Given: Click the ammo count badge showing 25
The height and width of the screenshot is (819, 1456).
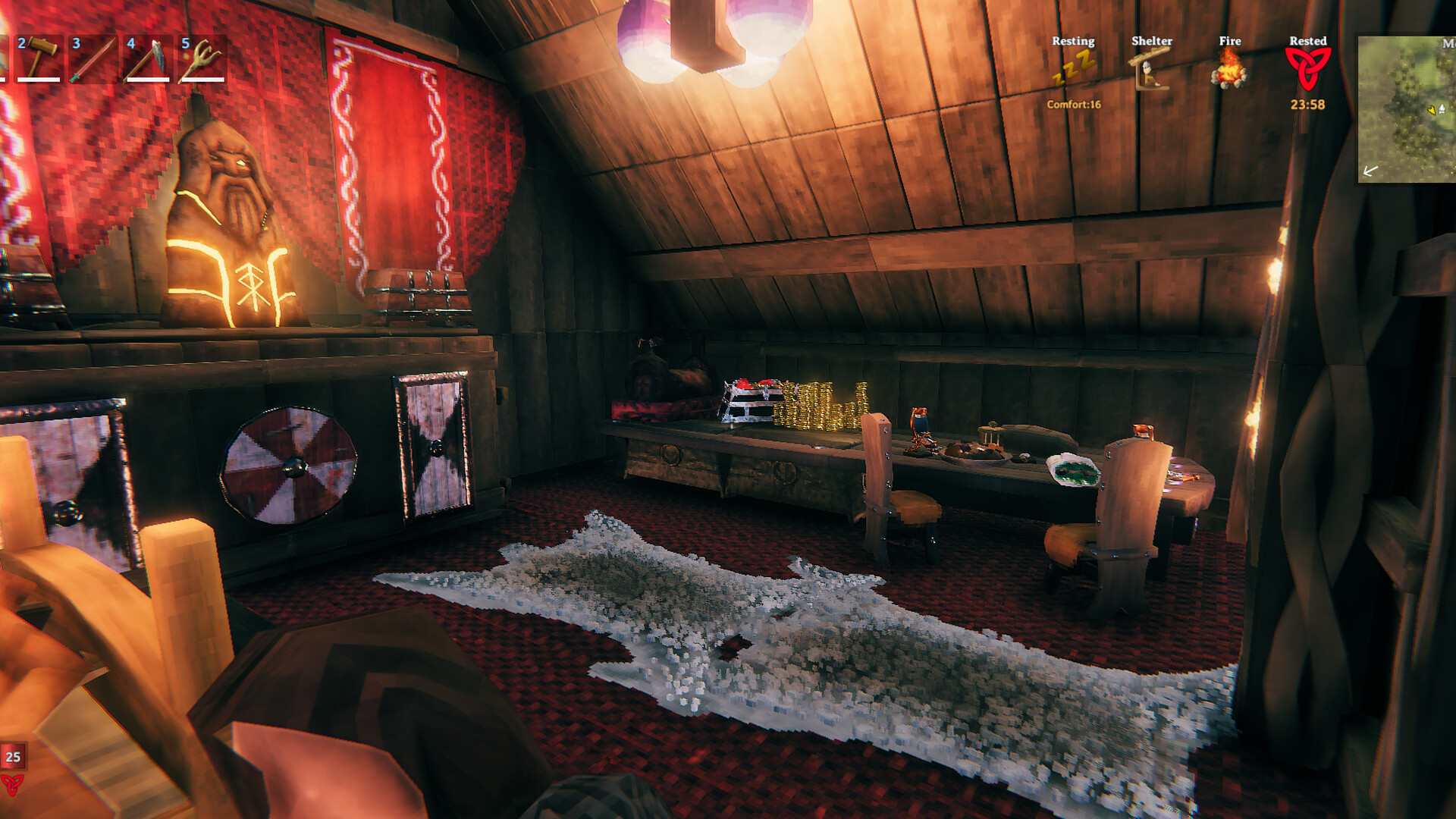Looking at the screenshot, I should click(13, 757).
